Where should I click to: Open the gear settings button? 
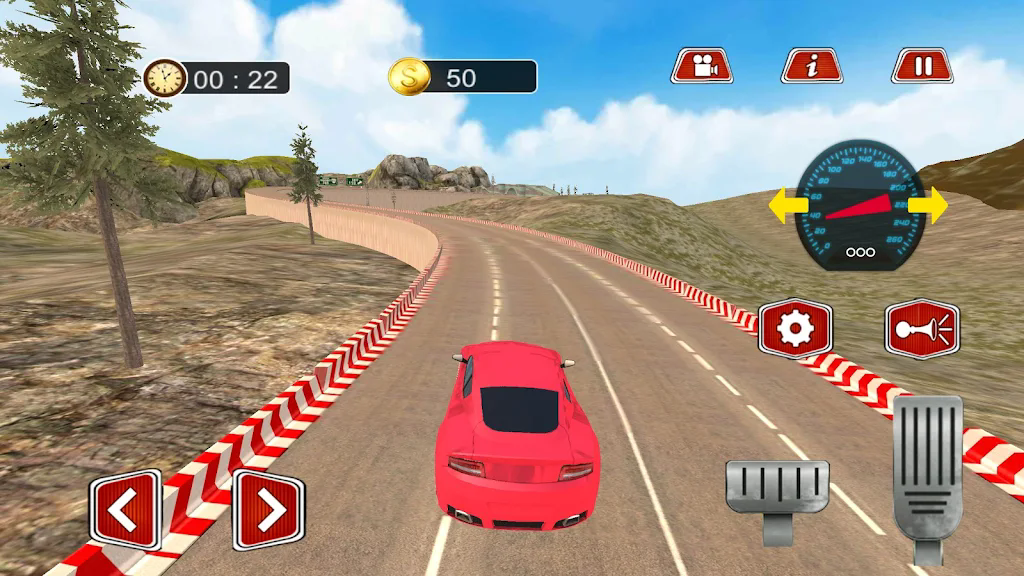795,328
